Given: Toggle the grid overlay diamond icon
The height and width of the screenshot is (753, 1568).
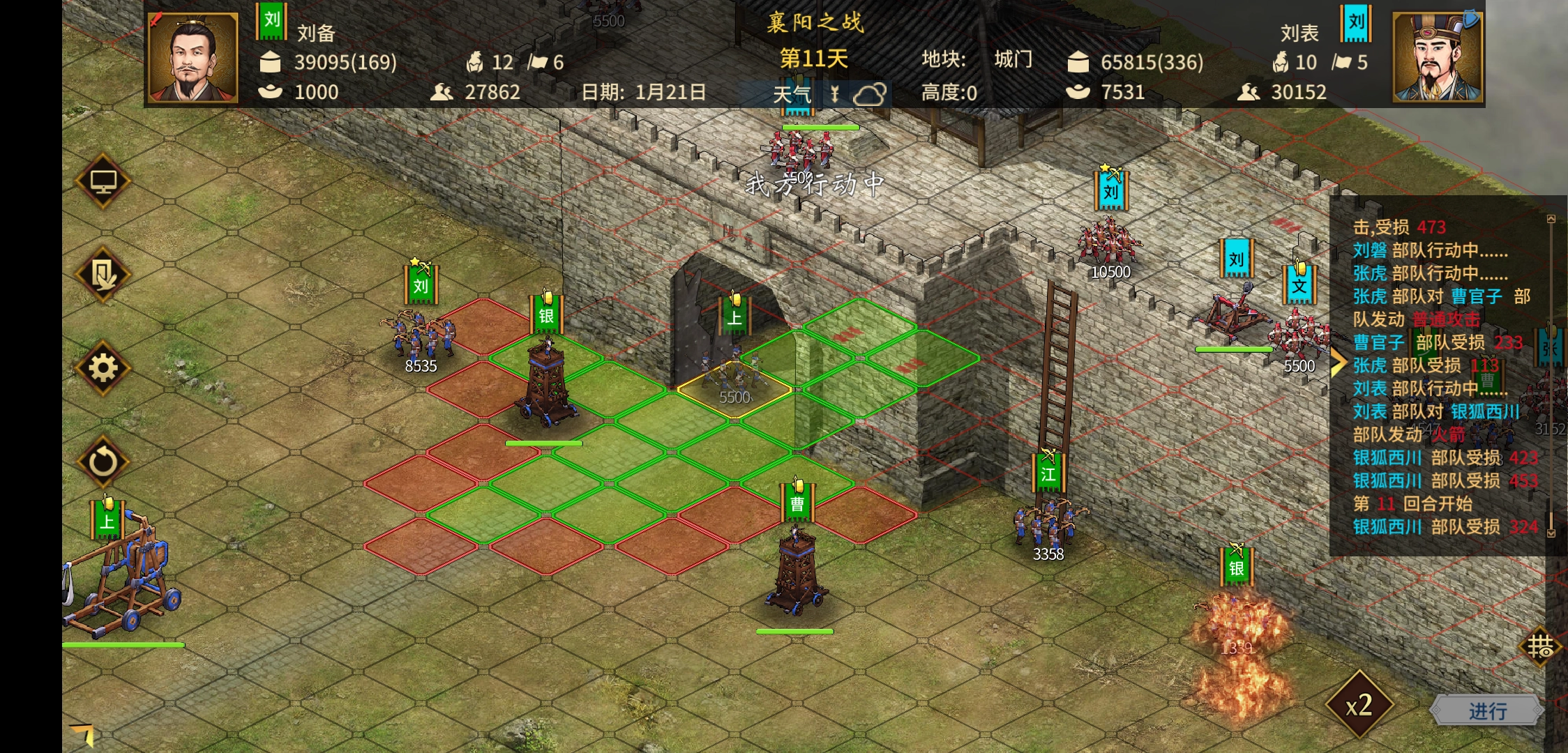Looking at the screenshot, I should click(x=1540, y=647).
